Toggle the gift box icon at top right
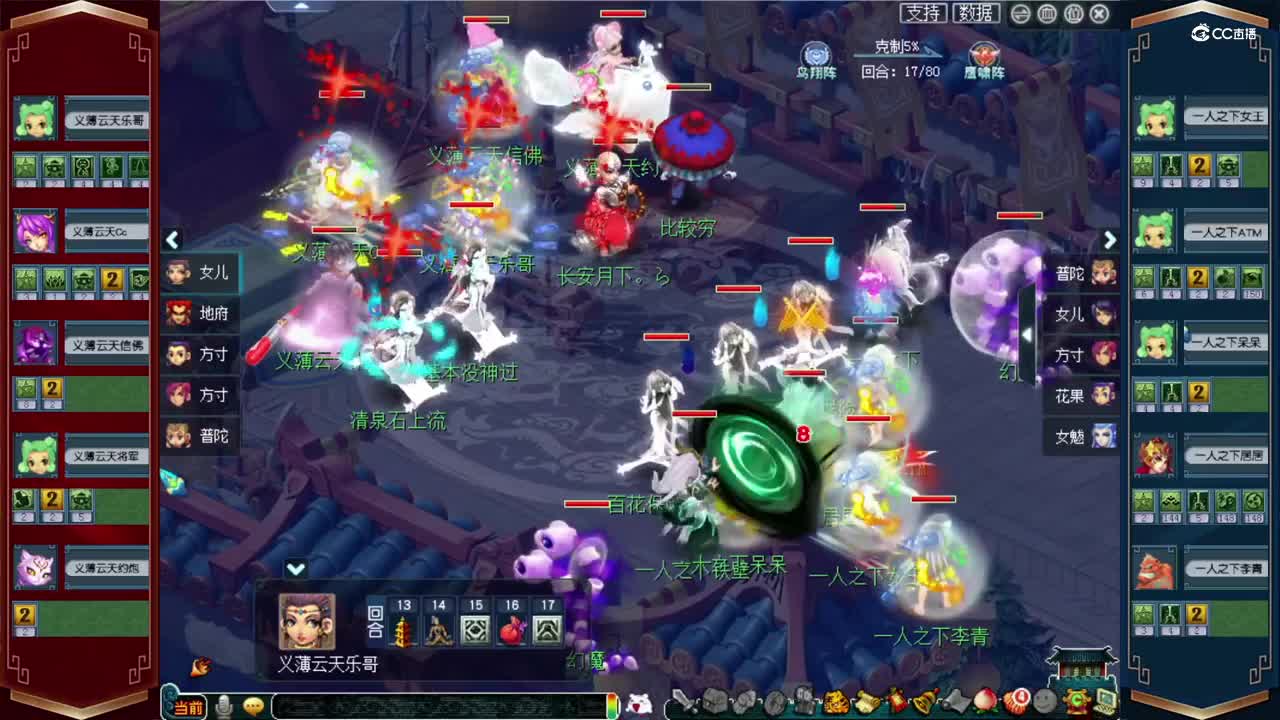The image size is (1280, 720). click(1072, 13)
